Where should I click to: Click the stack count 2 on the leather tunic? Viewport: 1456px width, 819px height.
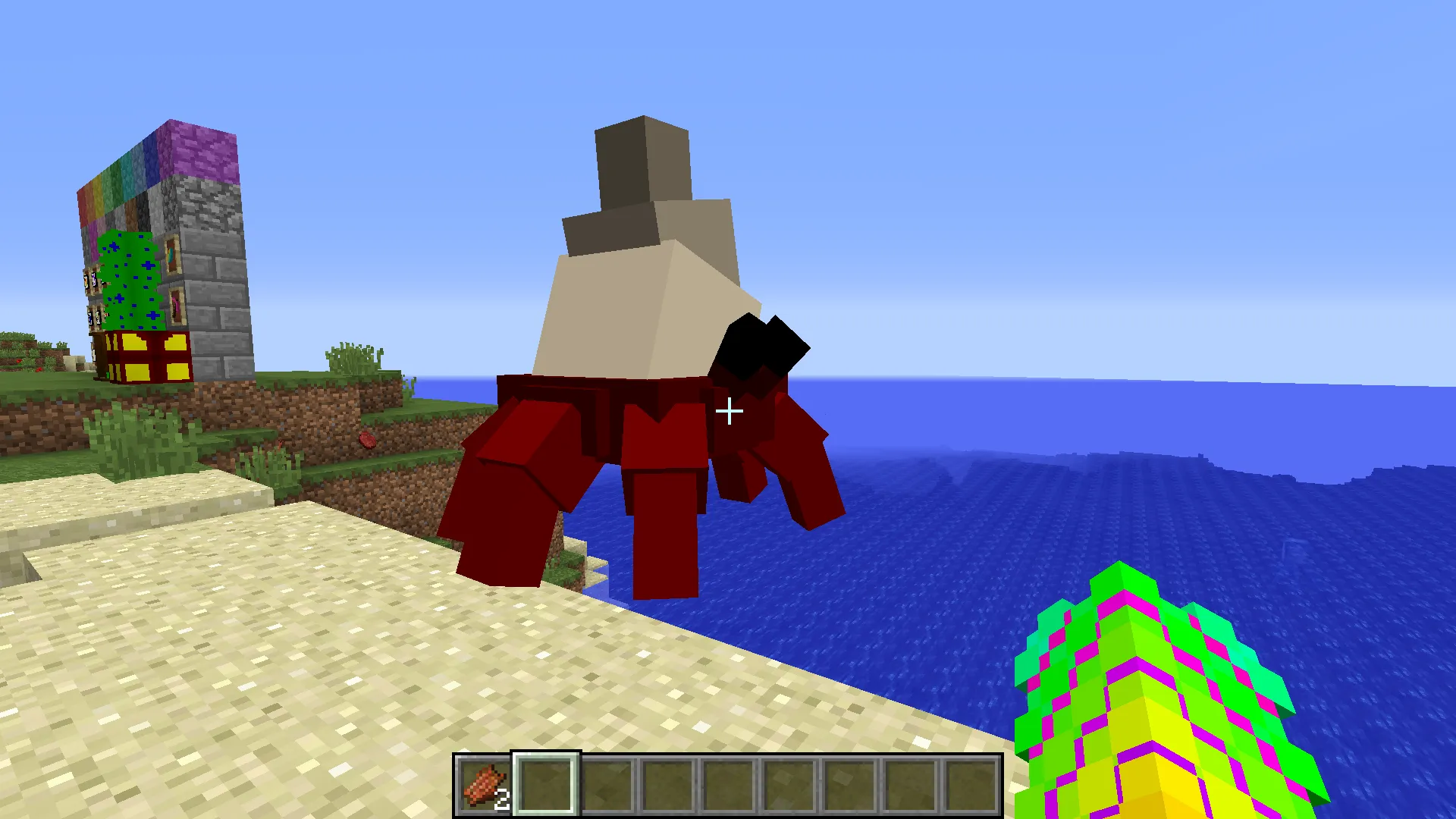pyautogui.click(x=503, y=799)
